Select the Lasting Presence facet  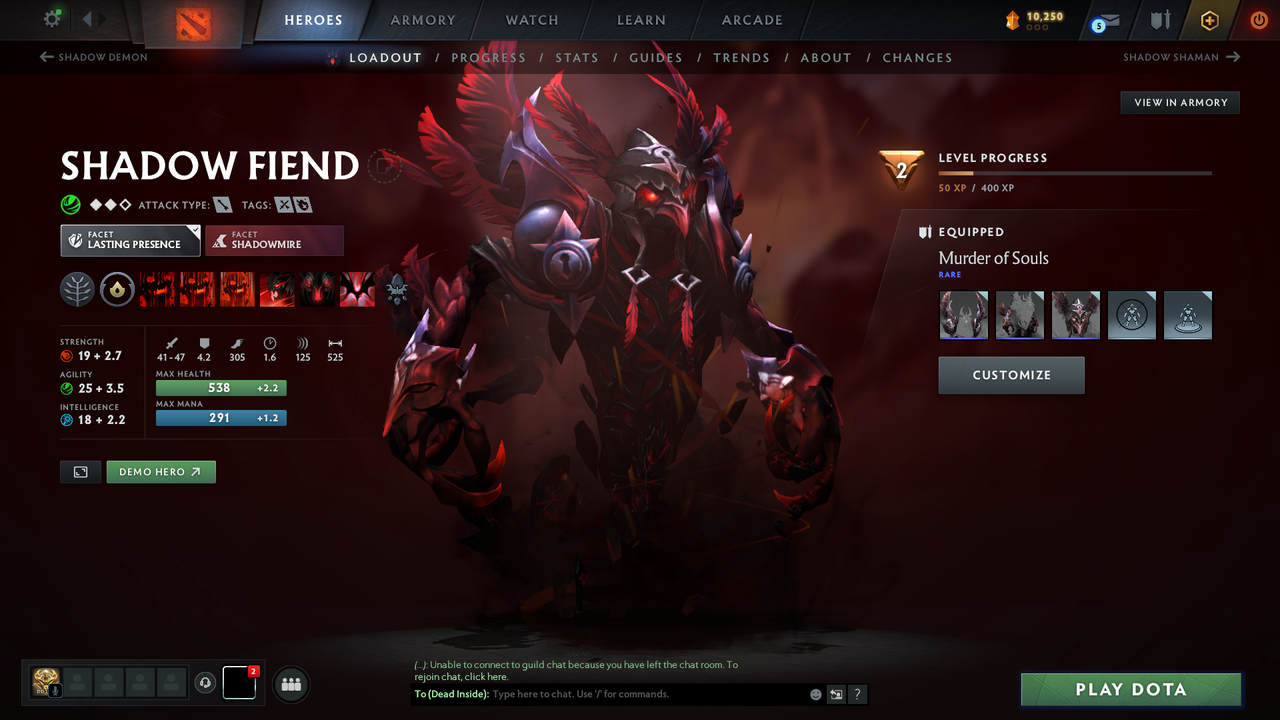130,240
